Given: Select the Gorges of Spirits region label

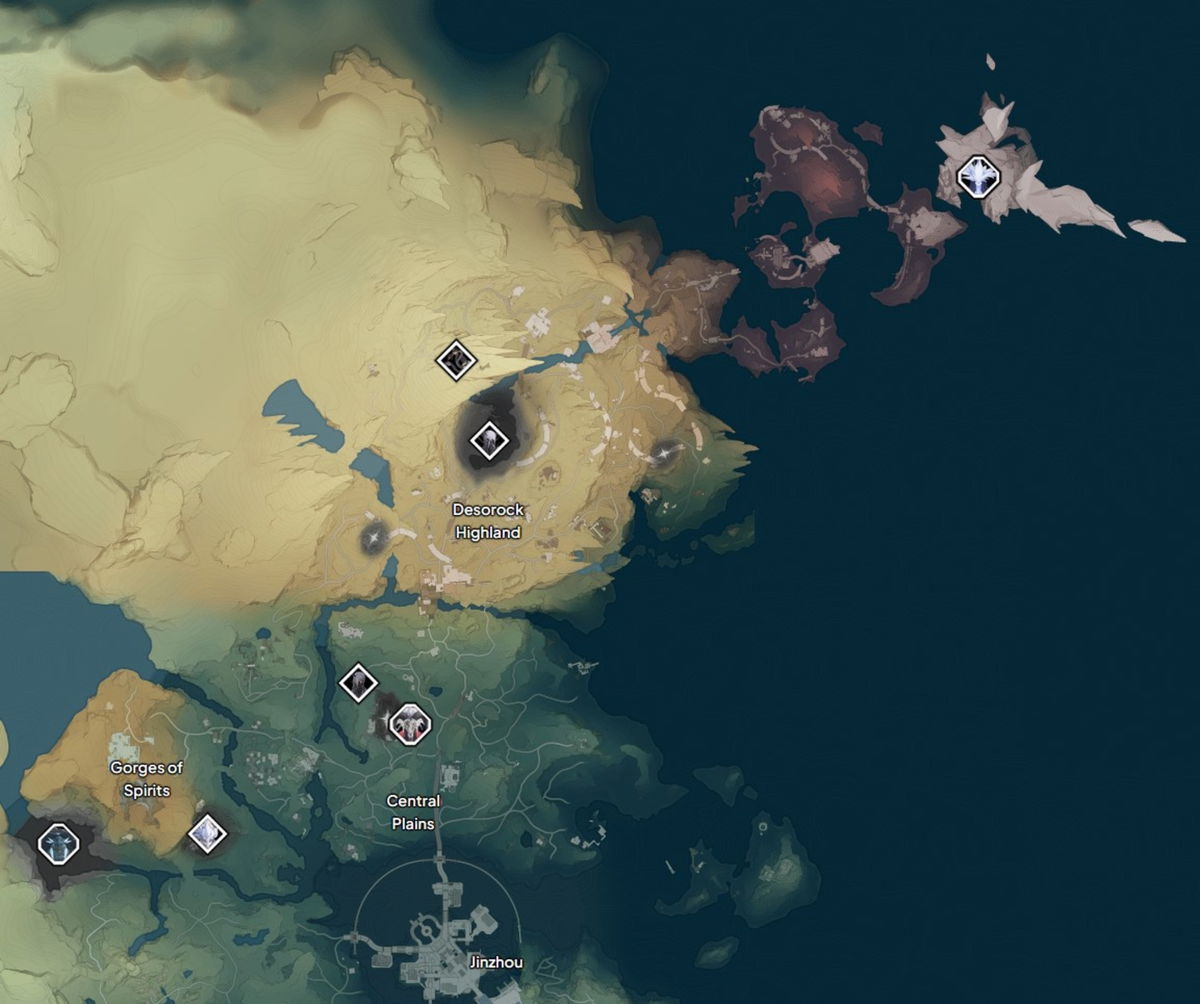Looking at the screenshot, I should coord(146,779).
